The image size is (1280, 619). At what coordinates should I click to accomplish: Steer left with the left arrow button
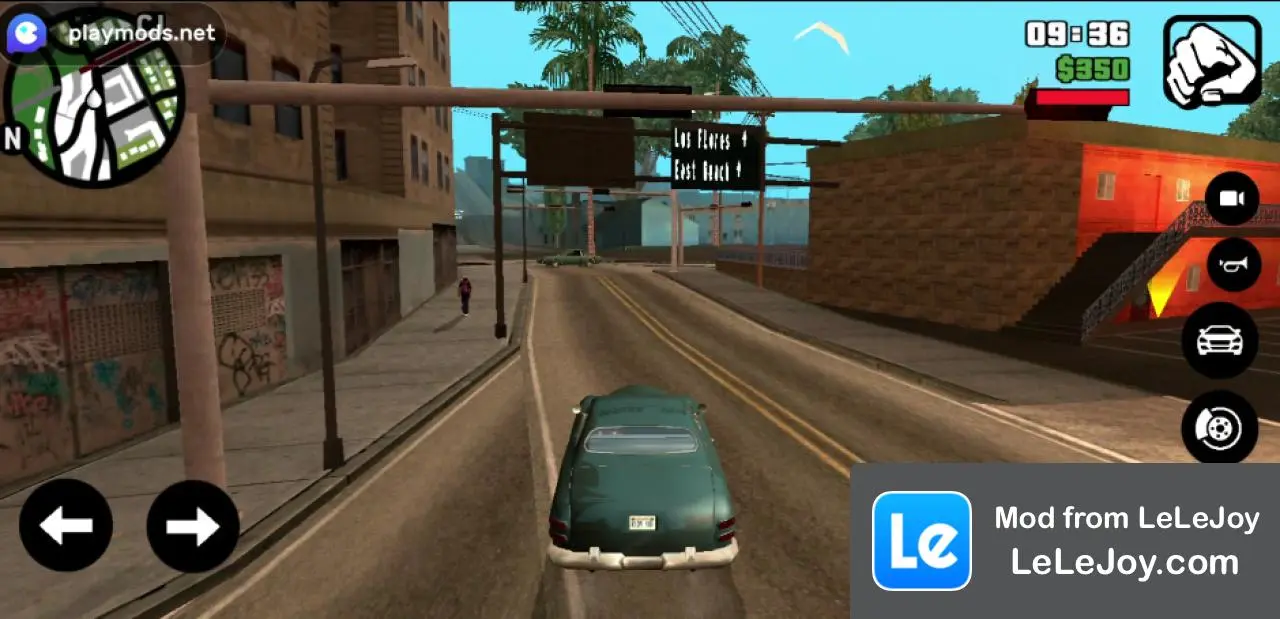[x=66, y=525]
